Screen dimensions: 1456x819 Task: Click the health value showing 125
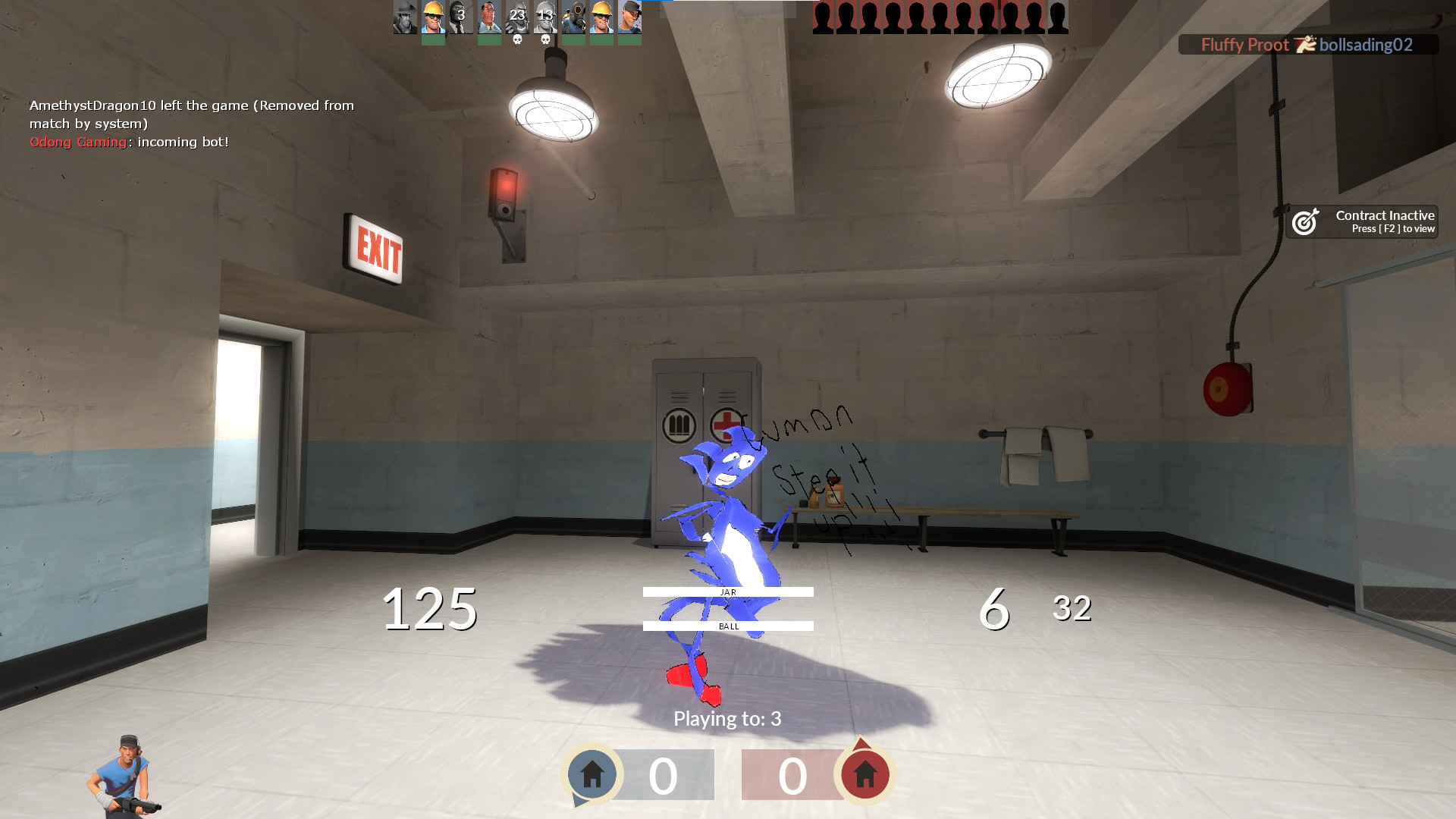click(430, 607)
